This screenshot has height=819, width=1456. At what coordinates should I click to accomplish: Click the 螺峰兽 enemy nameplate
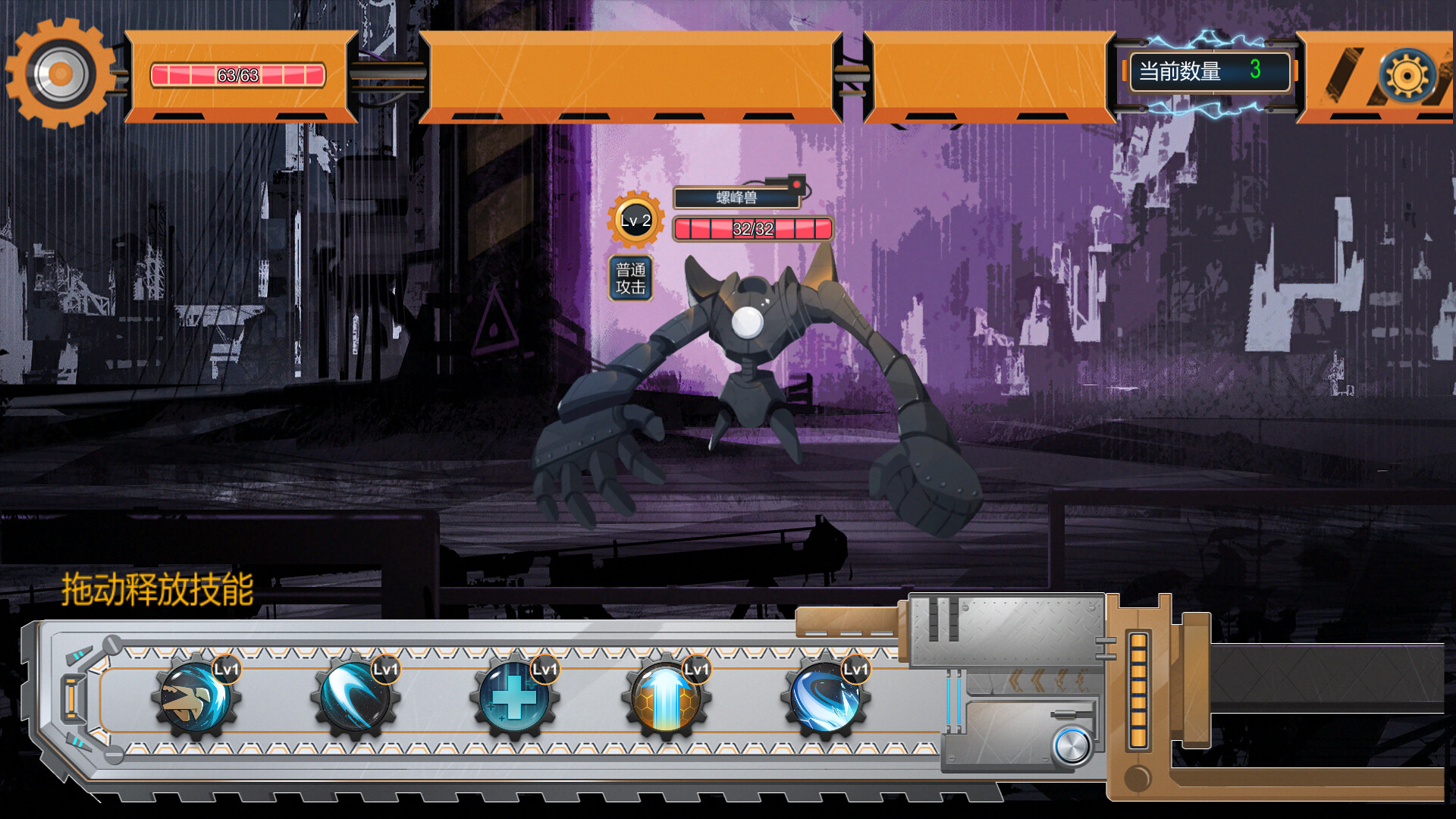click(736, 199)
